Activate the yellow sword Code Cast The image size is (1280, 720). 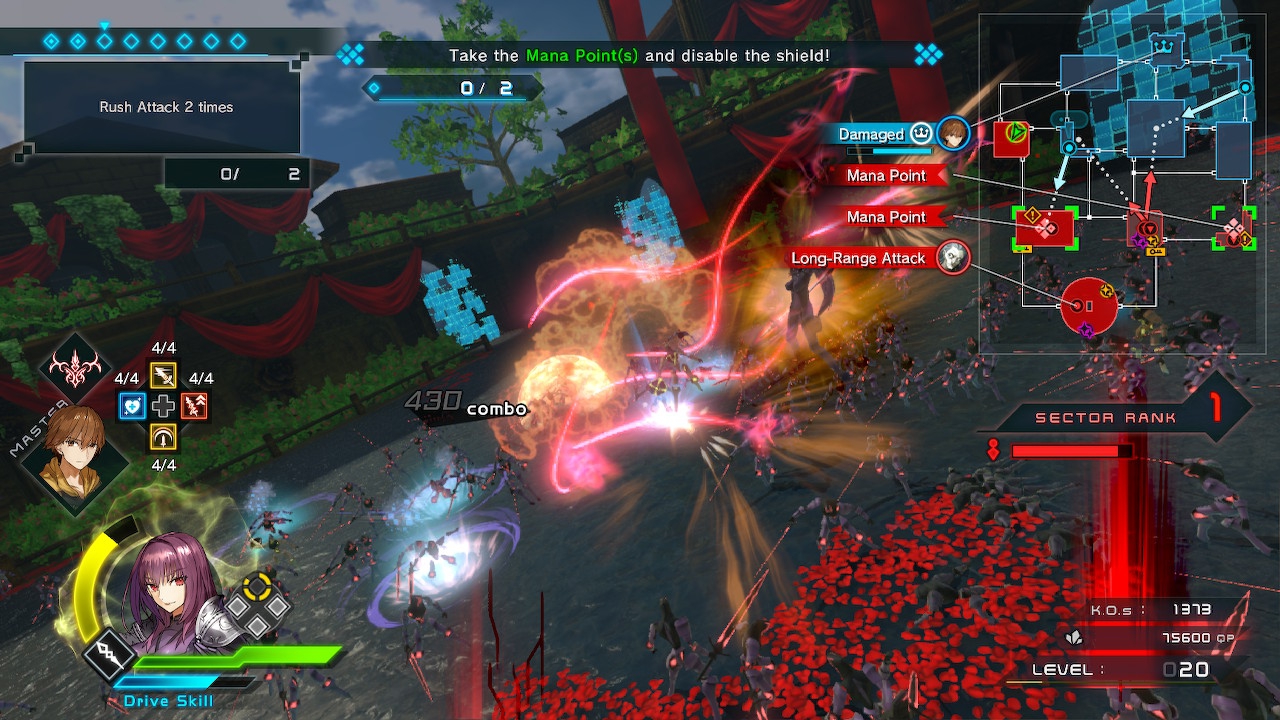163,375
